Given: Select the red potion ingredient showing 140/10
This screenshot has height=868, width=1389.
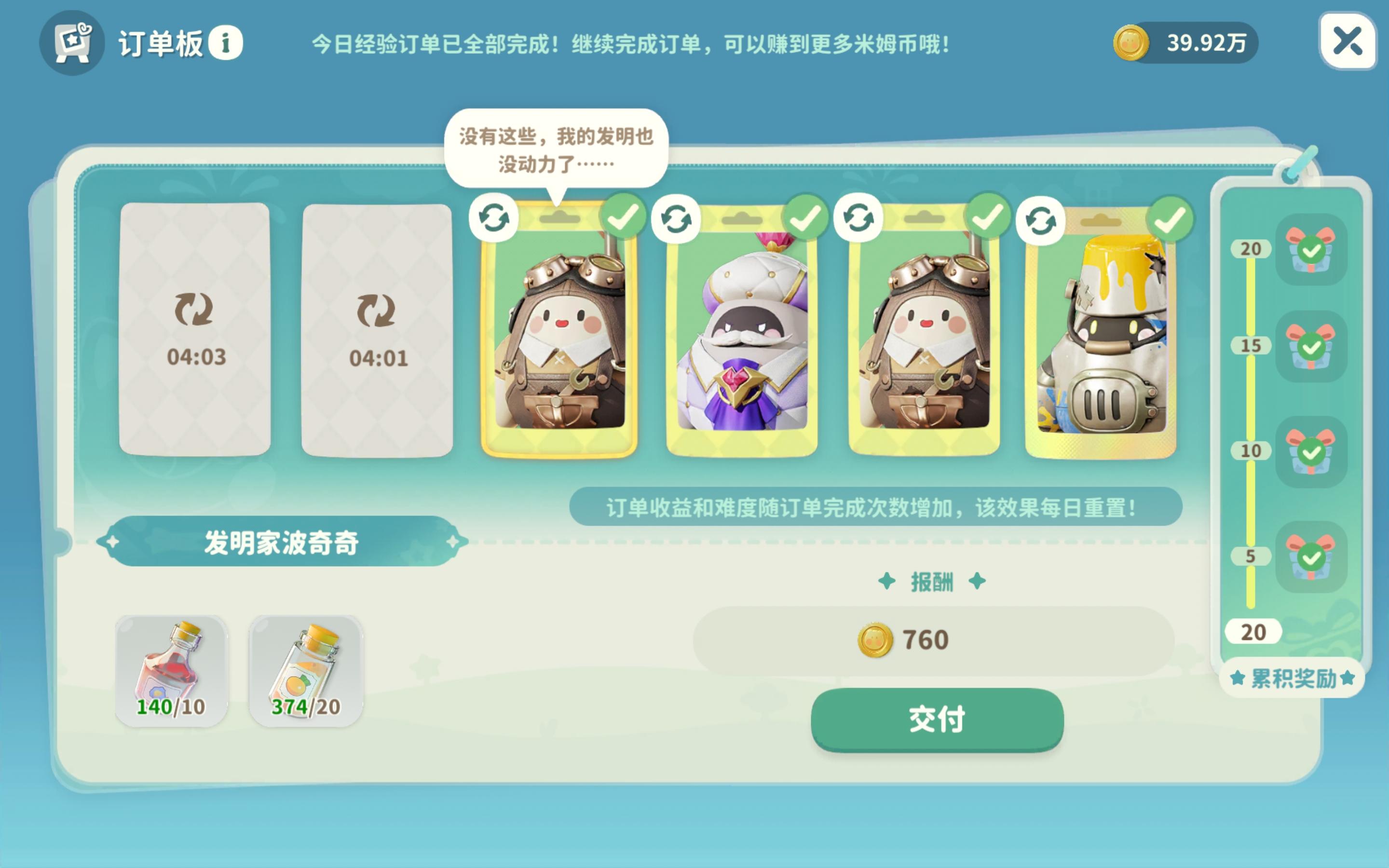Looking at the screenshot, I should (170, 668).
